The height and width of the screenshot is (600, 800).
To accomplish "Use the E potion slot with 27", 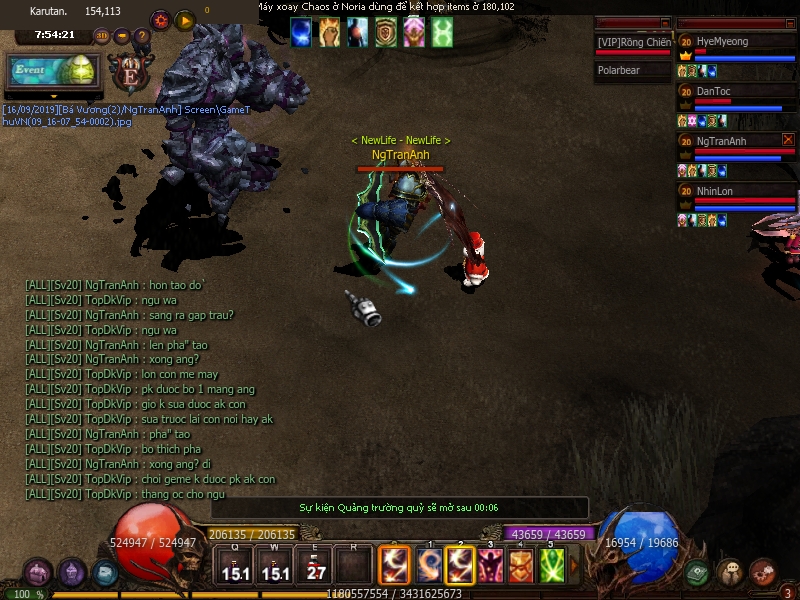I will pyautogui.click(x=316, y=565).
